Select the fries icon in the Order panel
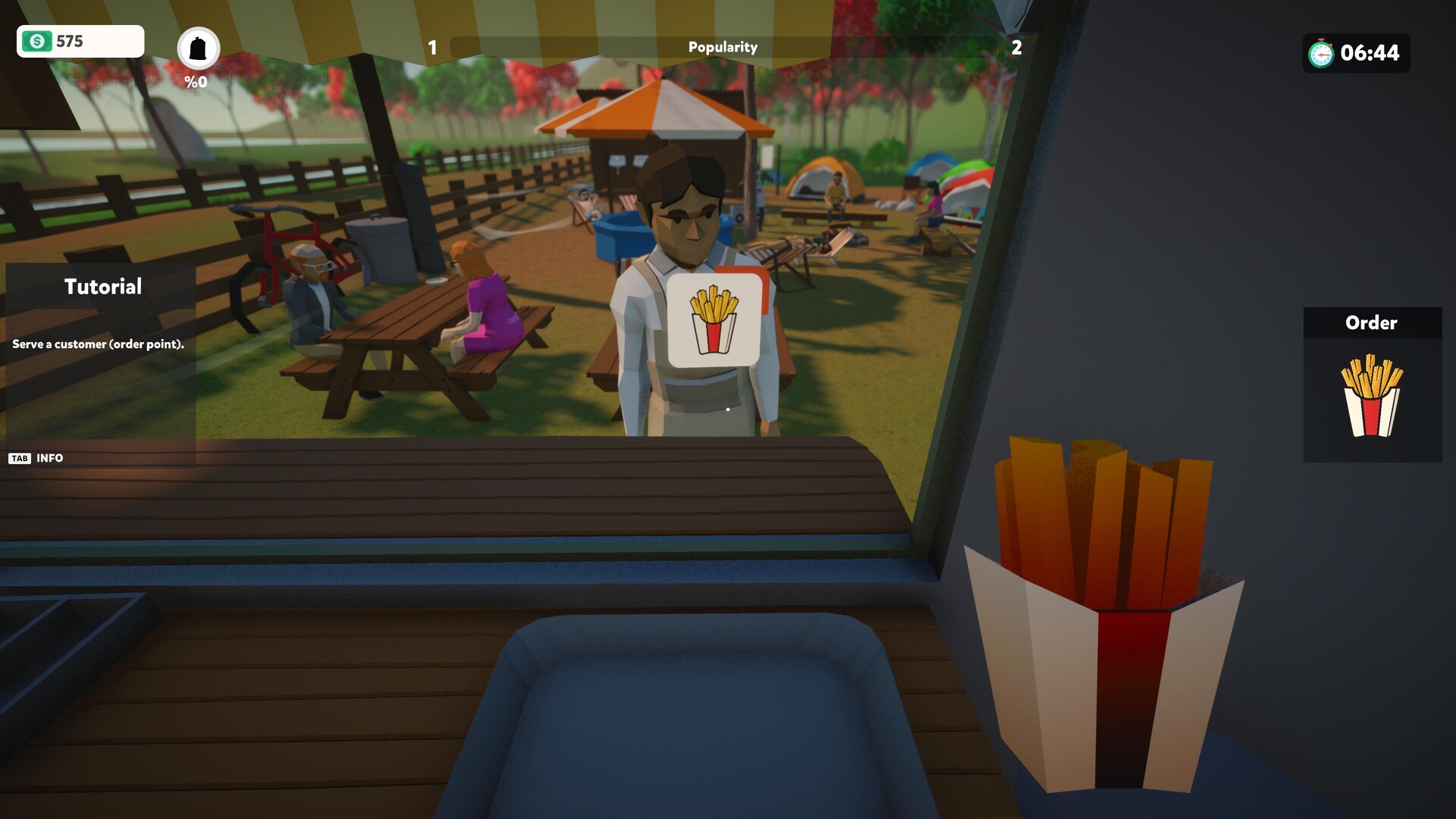 [1372, 396]
